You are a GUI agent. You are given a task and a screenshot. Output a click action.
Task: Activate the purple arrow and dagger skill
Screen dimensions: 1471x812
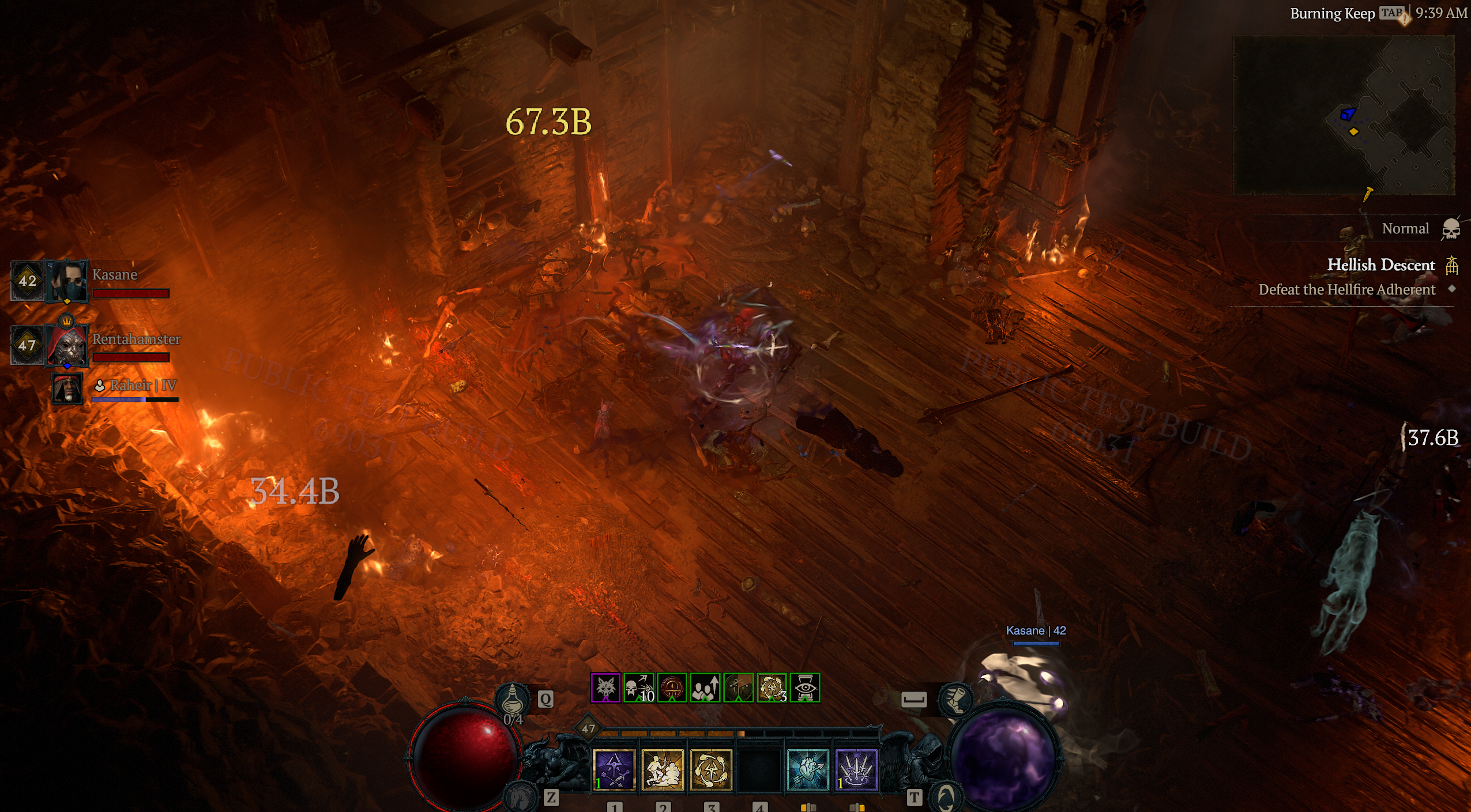tap(614, 769)
